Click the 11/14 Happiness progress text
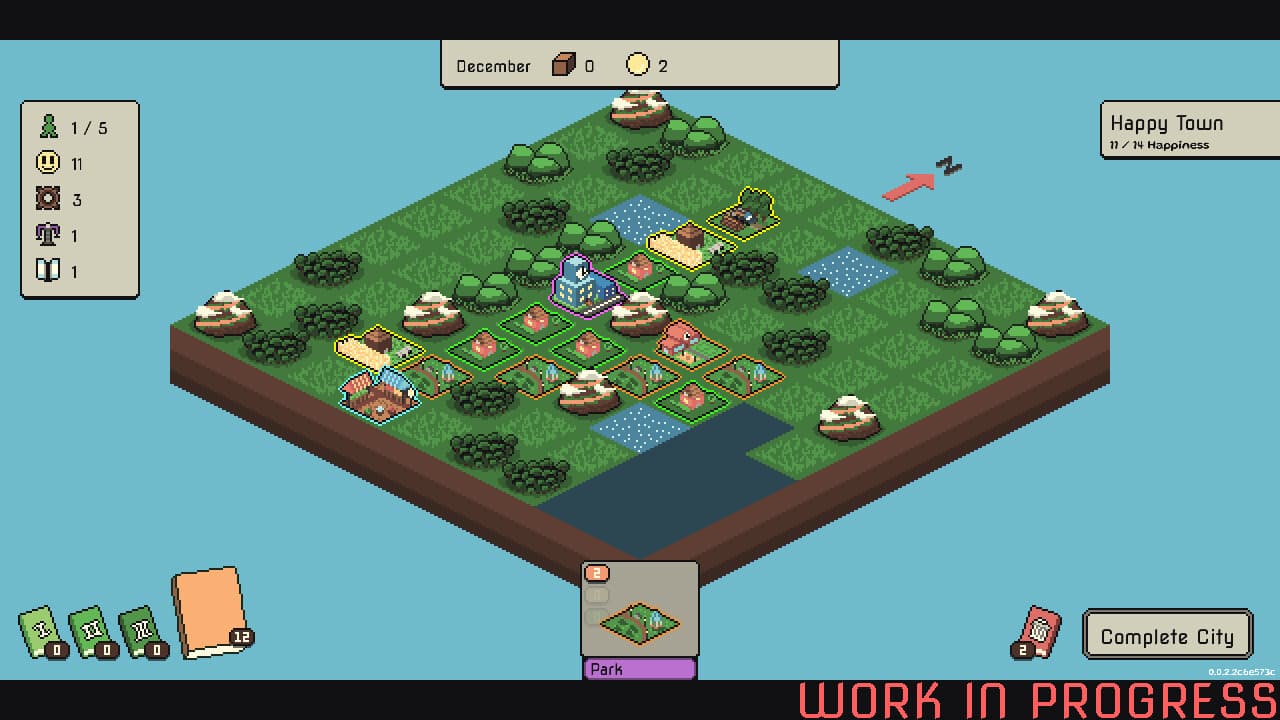 coord(1162,144)
